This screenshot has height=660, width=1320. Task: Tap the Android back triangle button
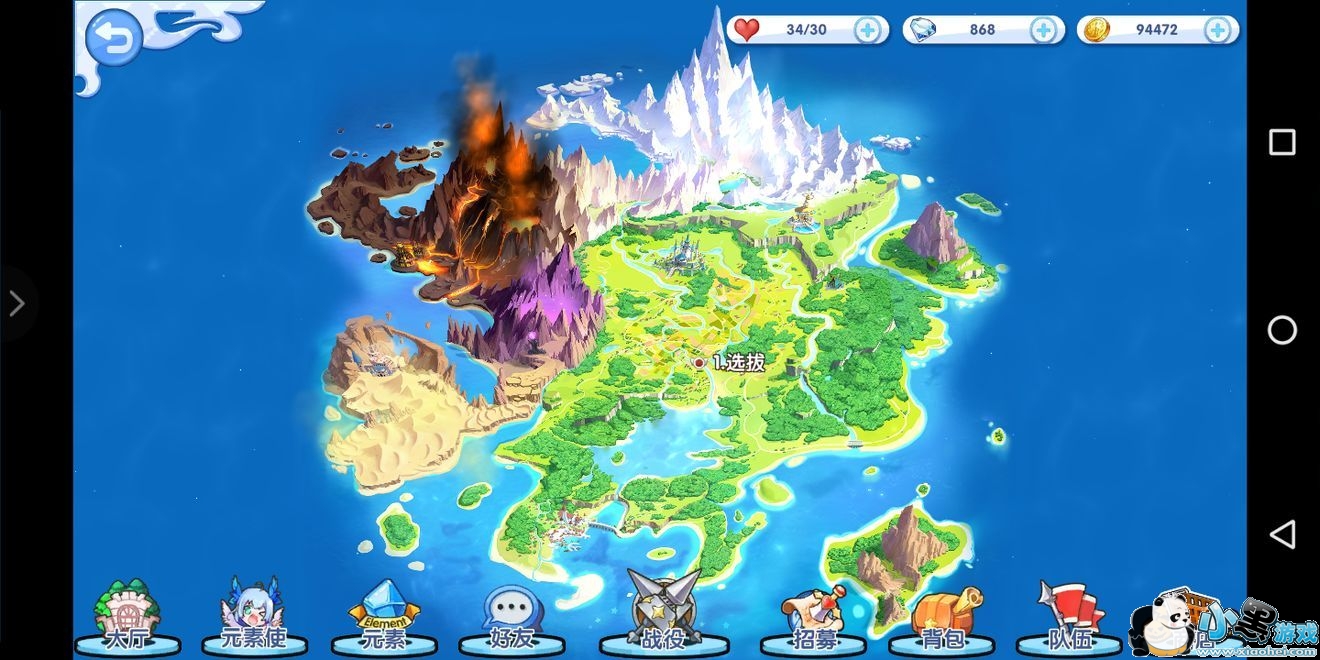click(x=1282, y=533)
